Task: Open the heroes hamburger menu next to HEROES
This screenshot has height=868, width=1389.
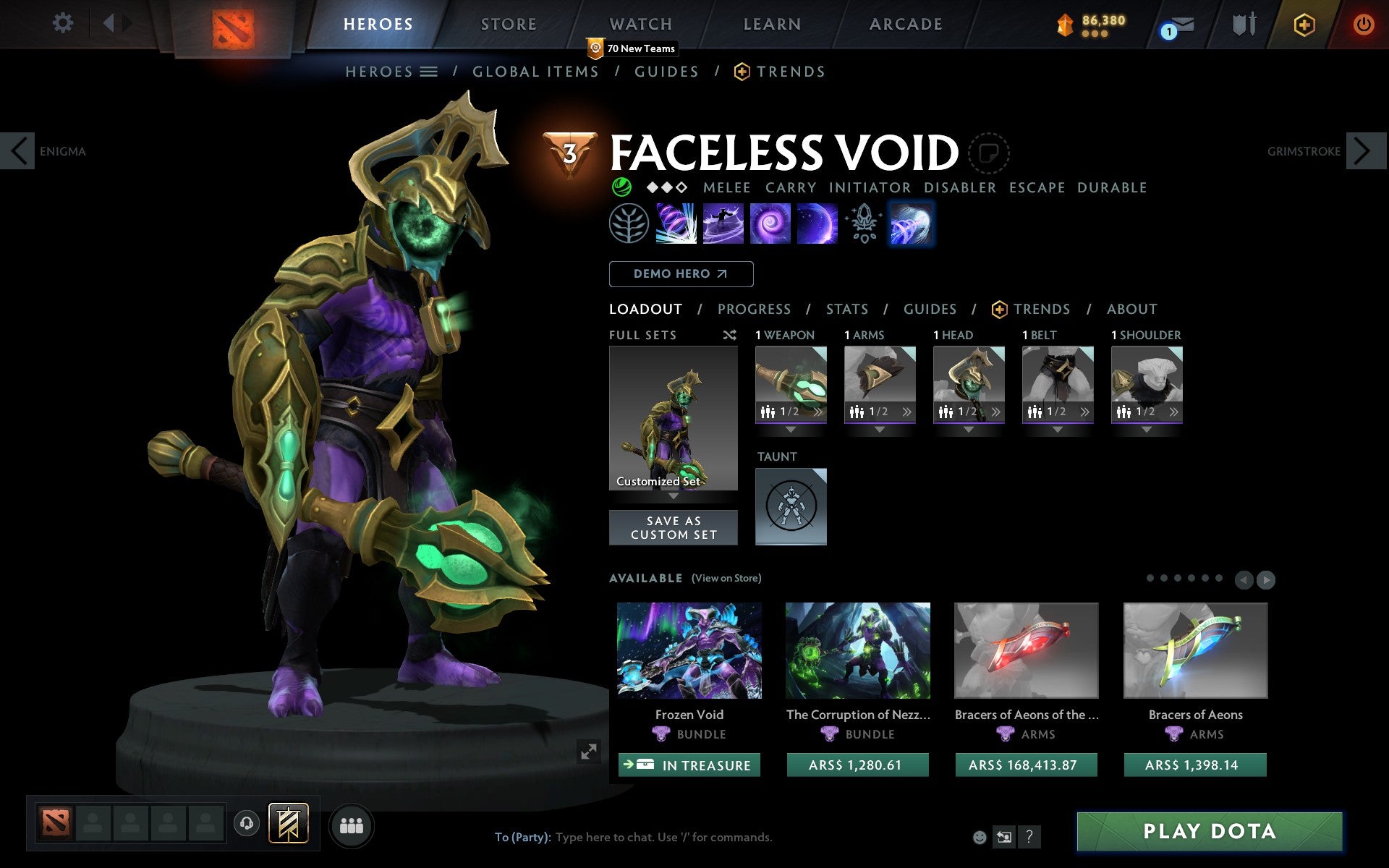Action: pos(429,71)
